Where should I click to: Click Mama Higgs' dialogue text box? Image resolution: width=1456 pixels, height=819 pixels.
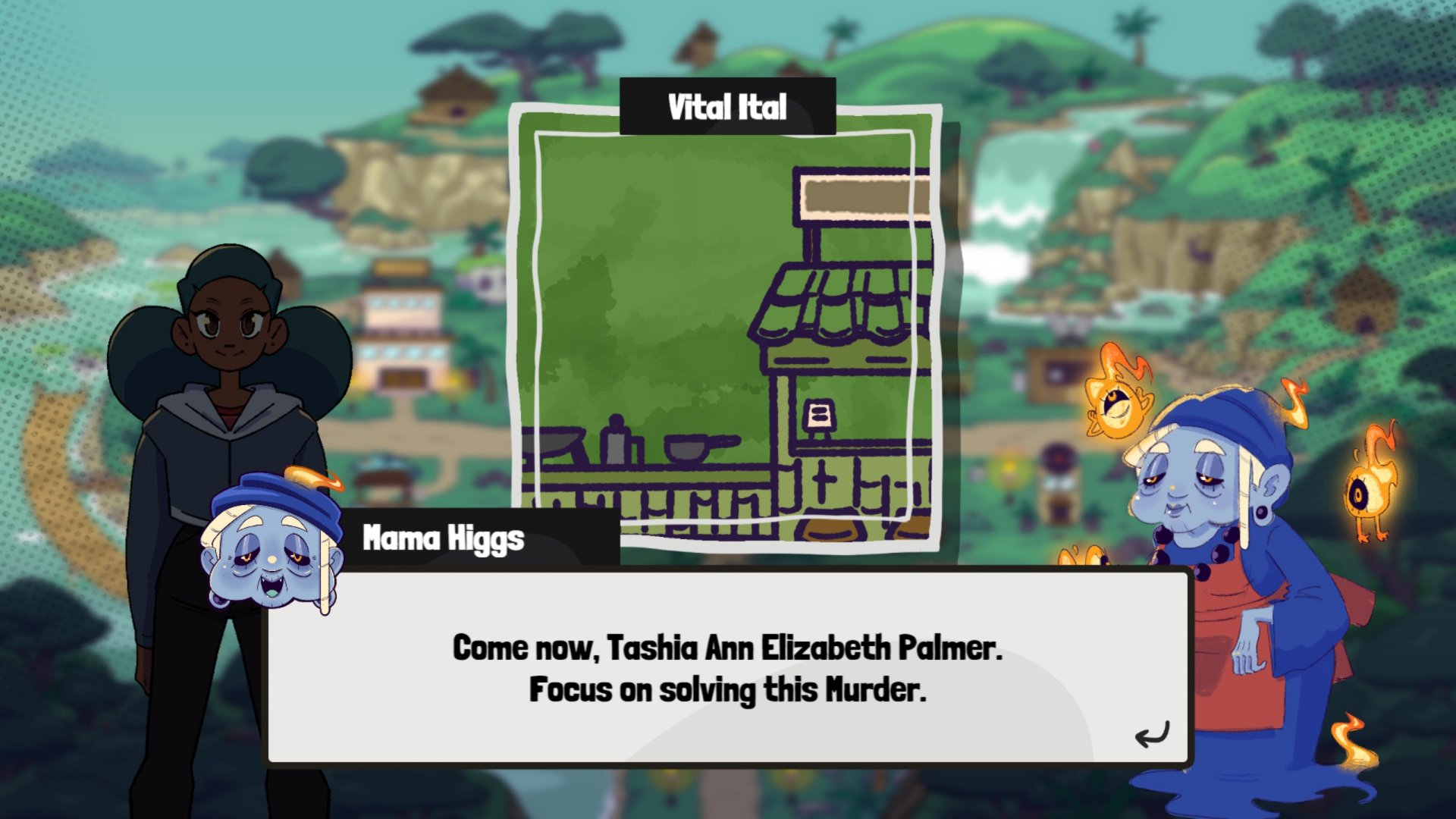click(x=726, y=667)
